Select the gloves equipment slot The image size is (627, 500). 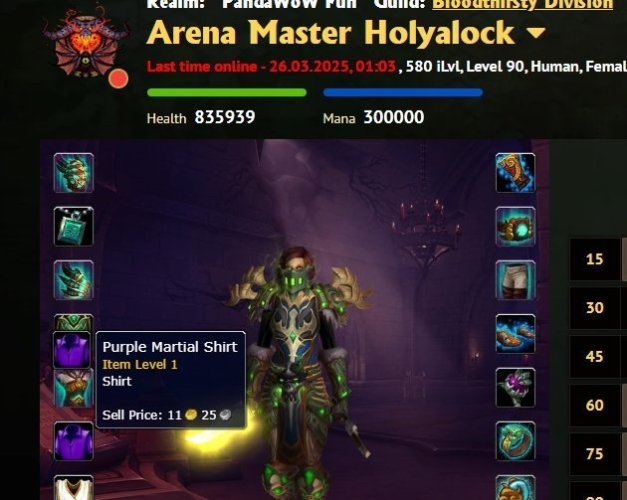pos(515,172)
